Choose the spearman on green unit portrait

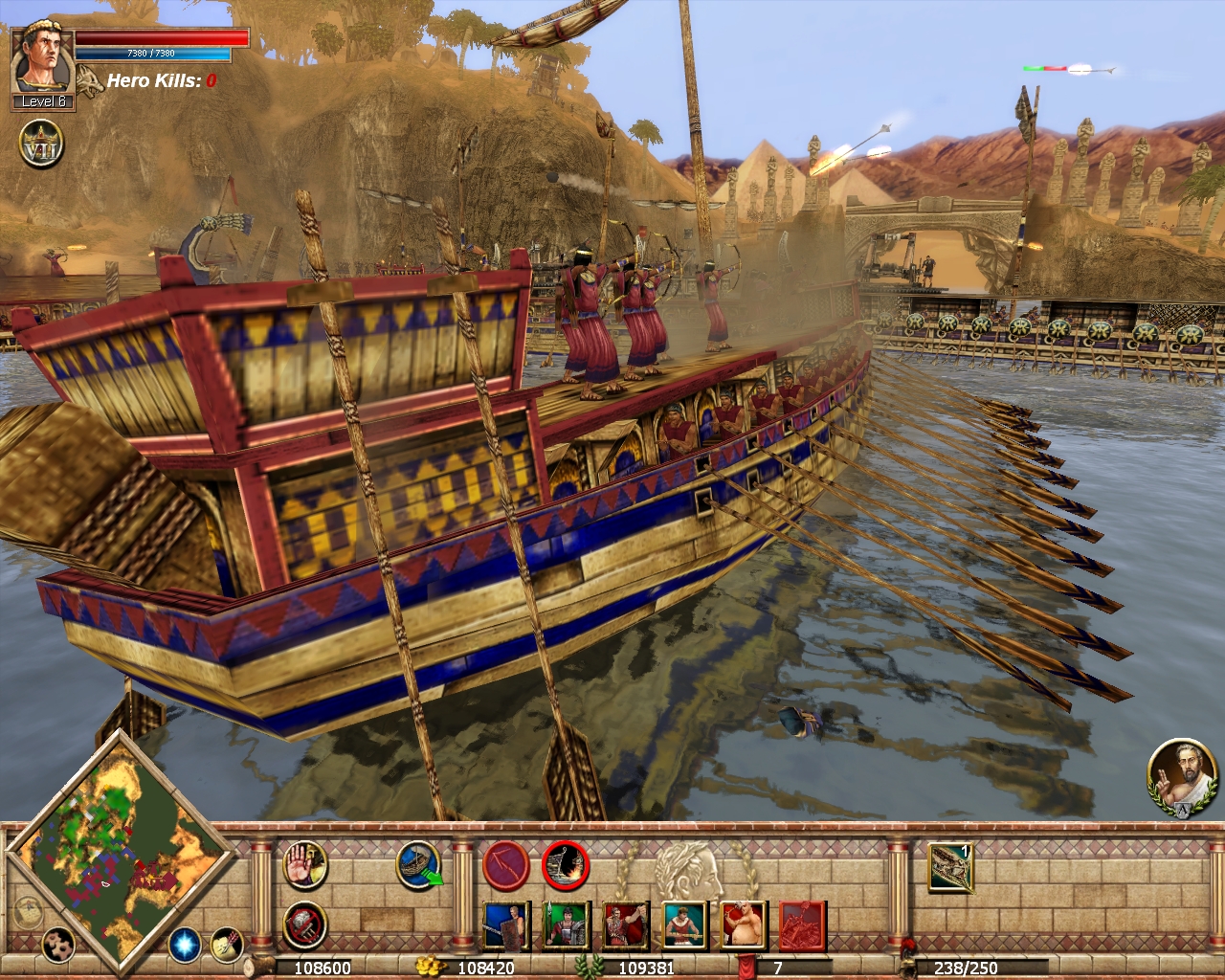tap(566, 925)
